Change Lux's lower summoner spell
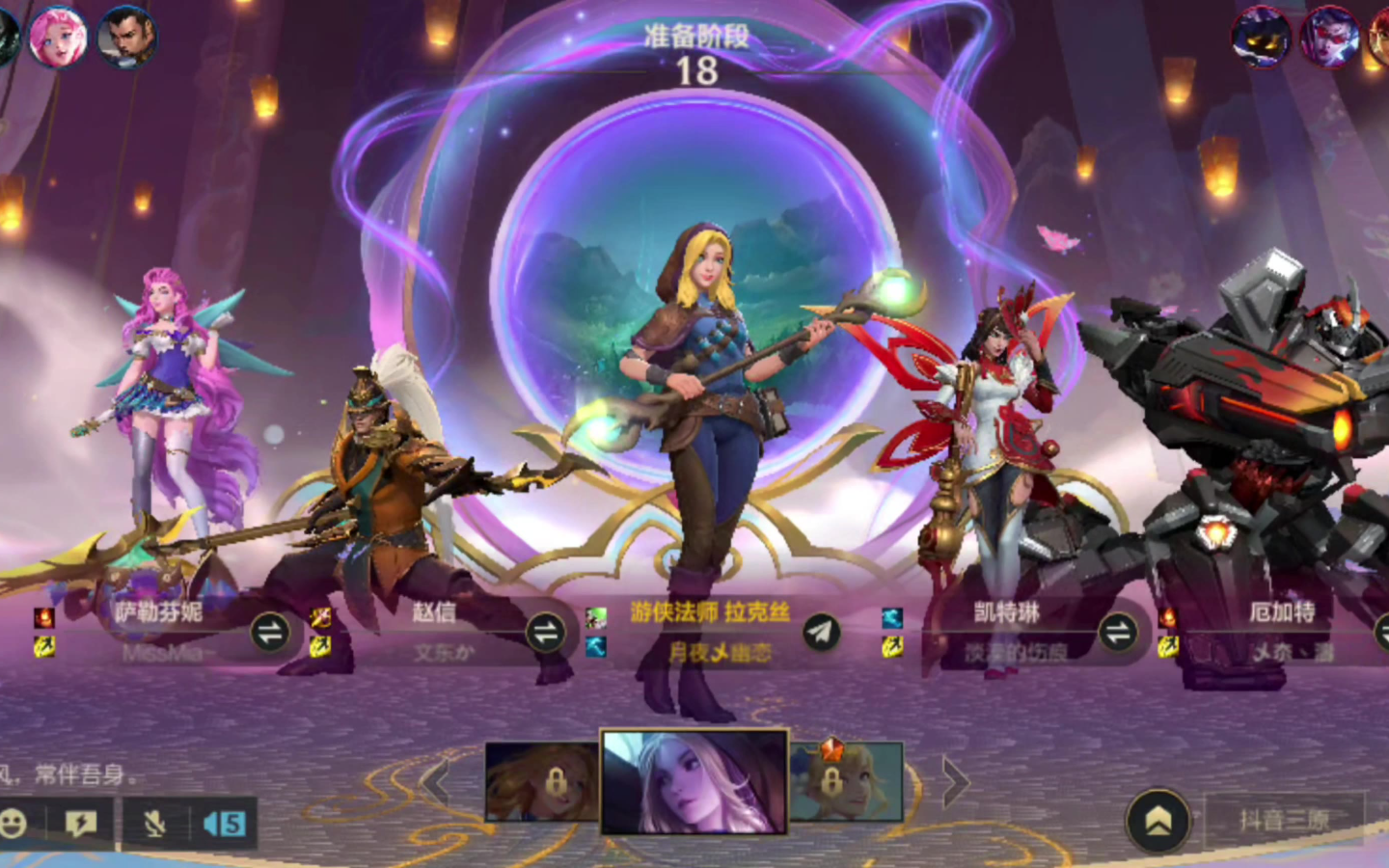1389x868 pixels. click(596, 646)
